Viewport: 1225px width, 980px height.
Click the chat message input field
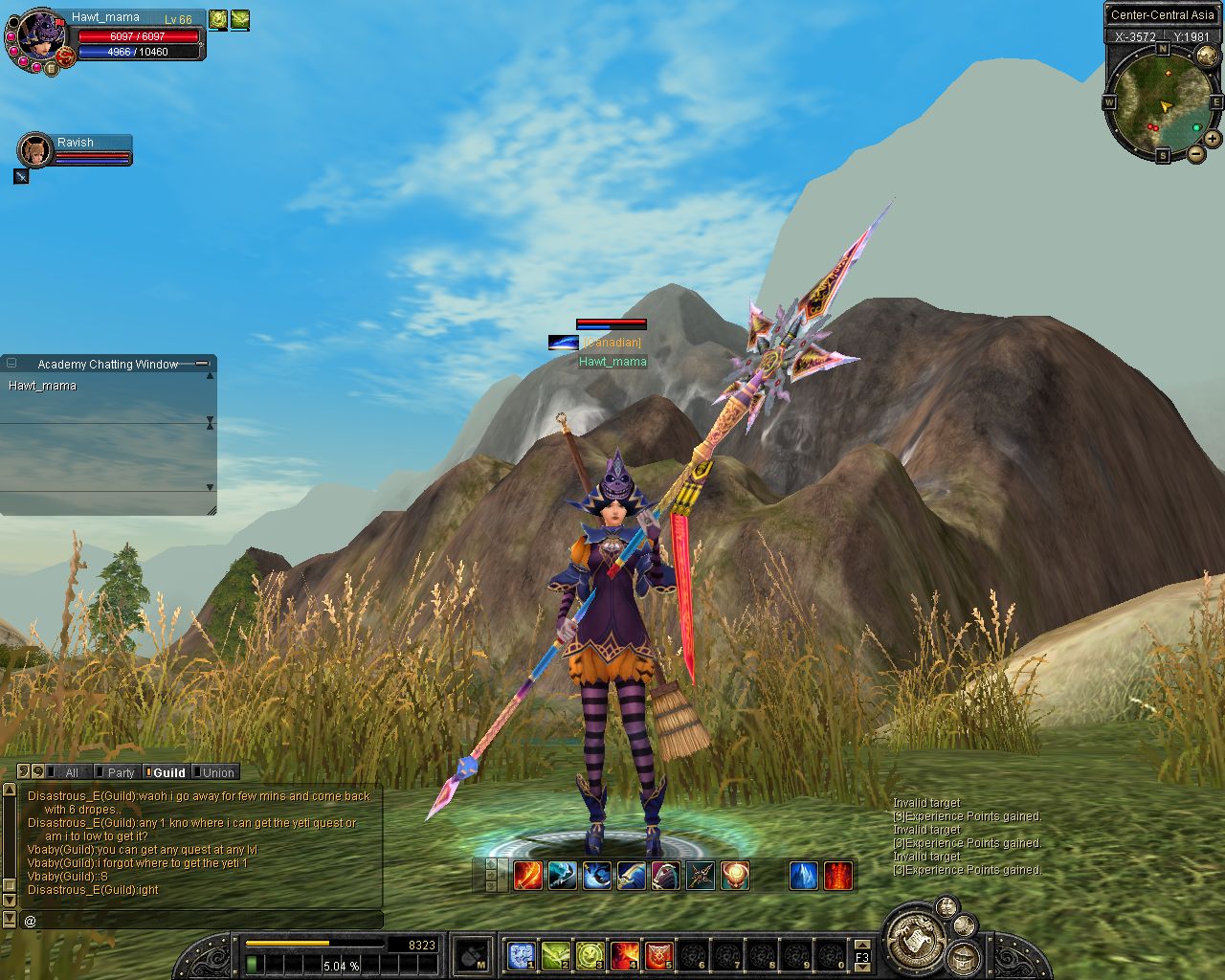(x=201, y=921)
